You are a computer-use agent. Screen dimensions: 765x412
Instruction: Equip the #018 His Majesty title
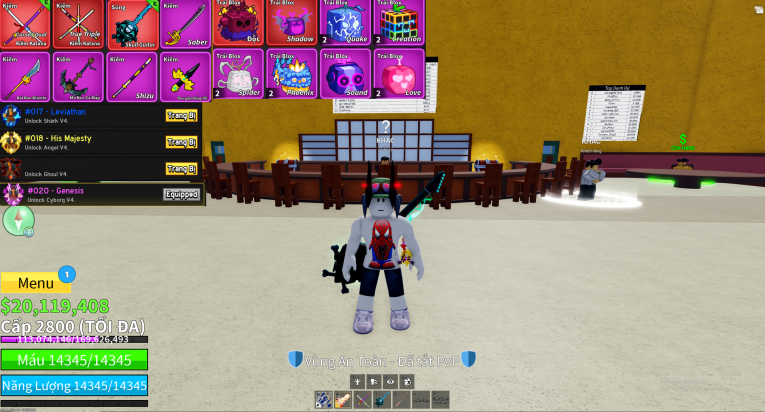(181, 141)
